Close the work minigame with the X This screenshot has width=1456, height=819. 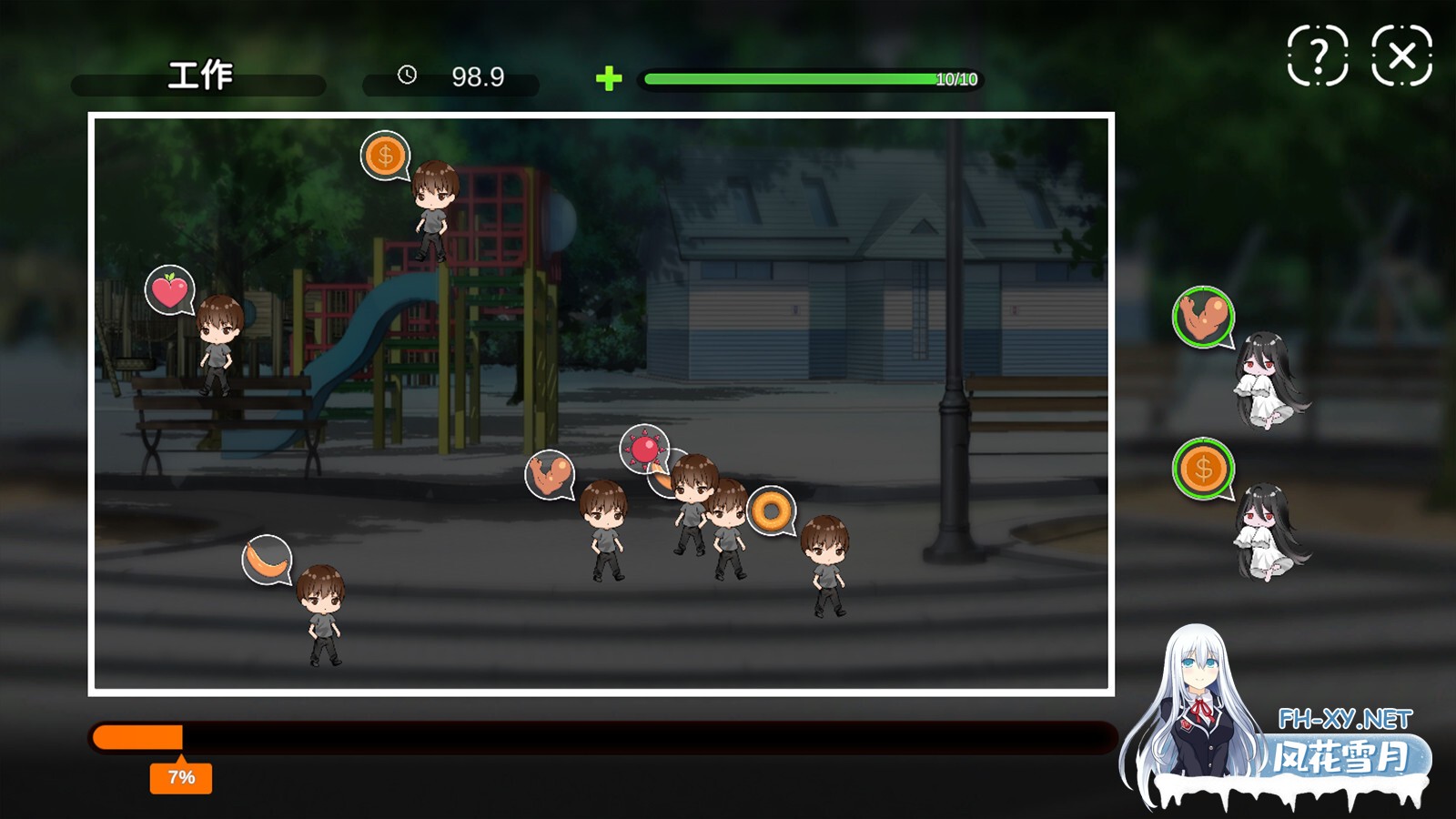pyautogui.click(x=1401, y=56)
